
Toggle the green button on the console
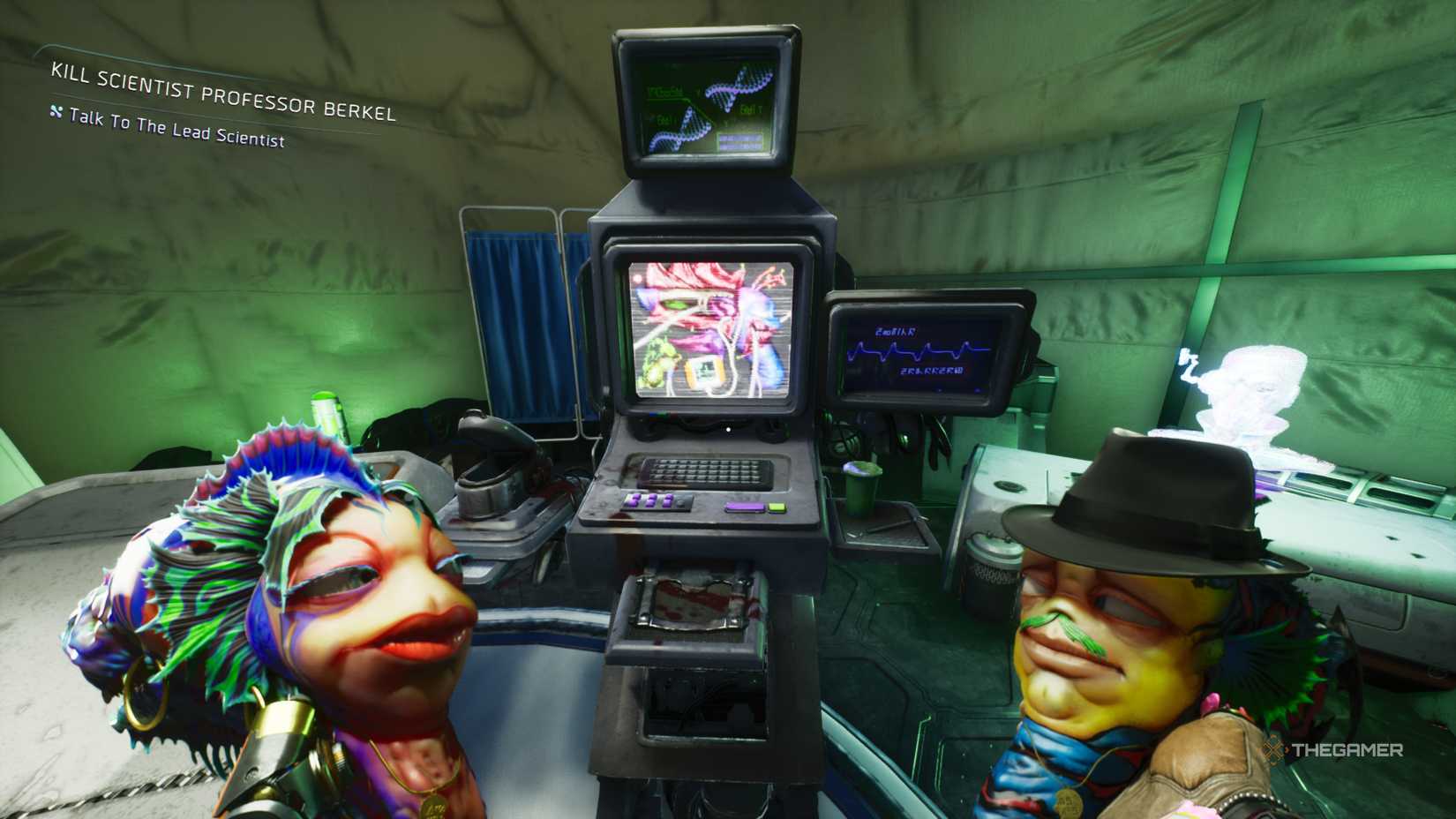[777, 508]
